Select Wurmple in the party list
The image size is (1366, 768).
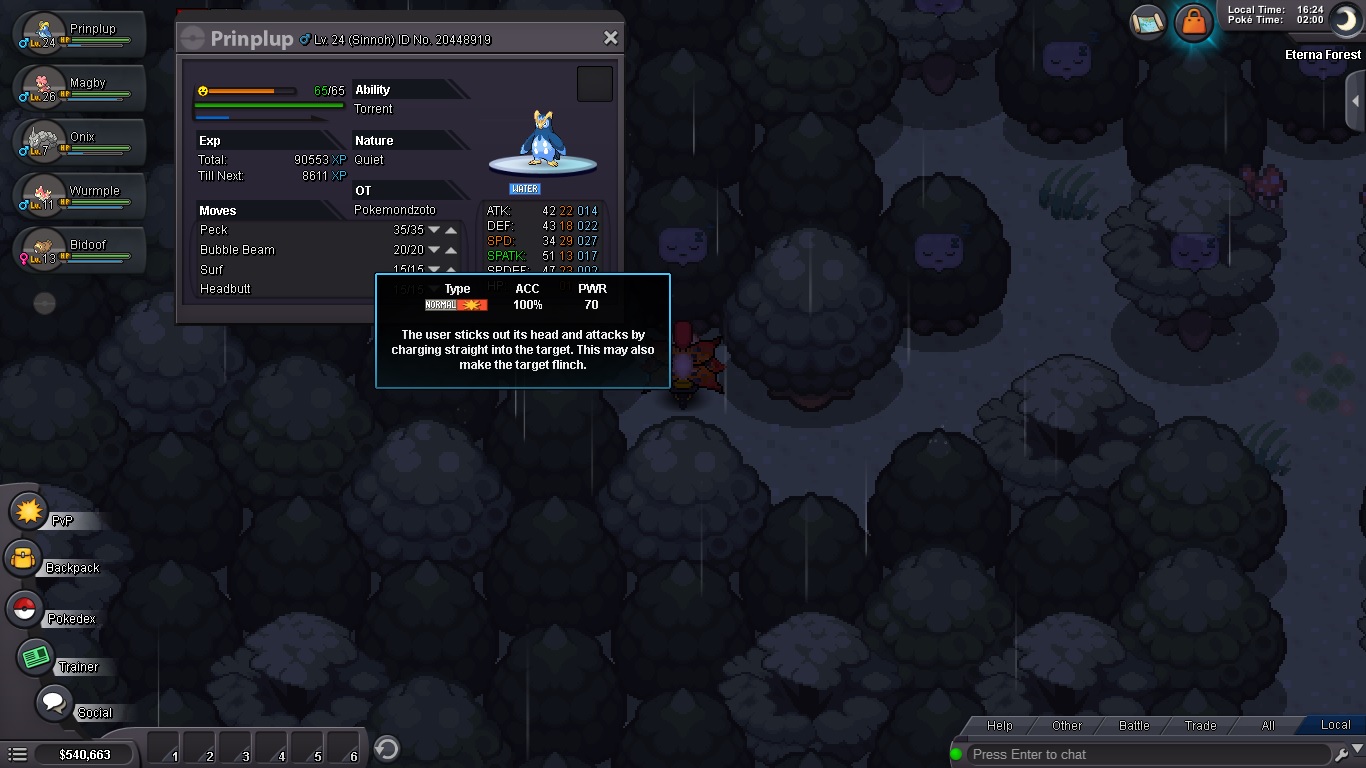tap(80, 197)
